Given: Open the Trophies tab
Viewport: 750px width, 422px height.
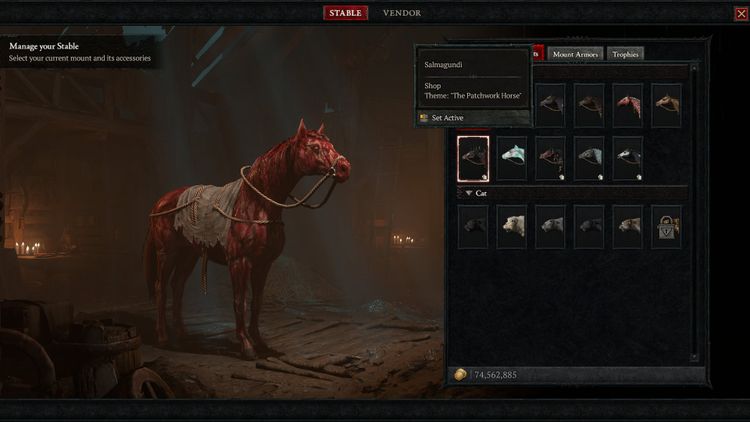Looking at the screenshot, I should coord(626,54).
